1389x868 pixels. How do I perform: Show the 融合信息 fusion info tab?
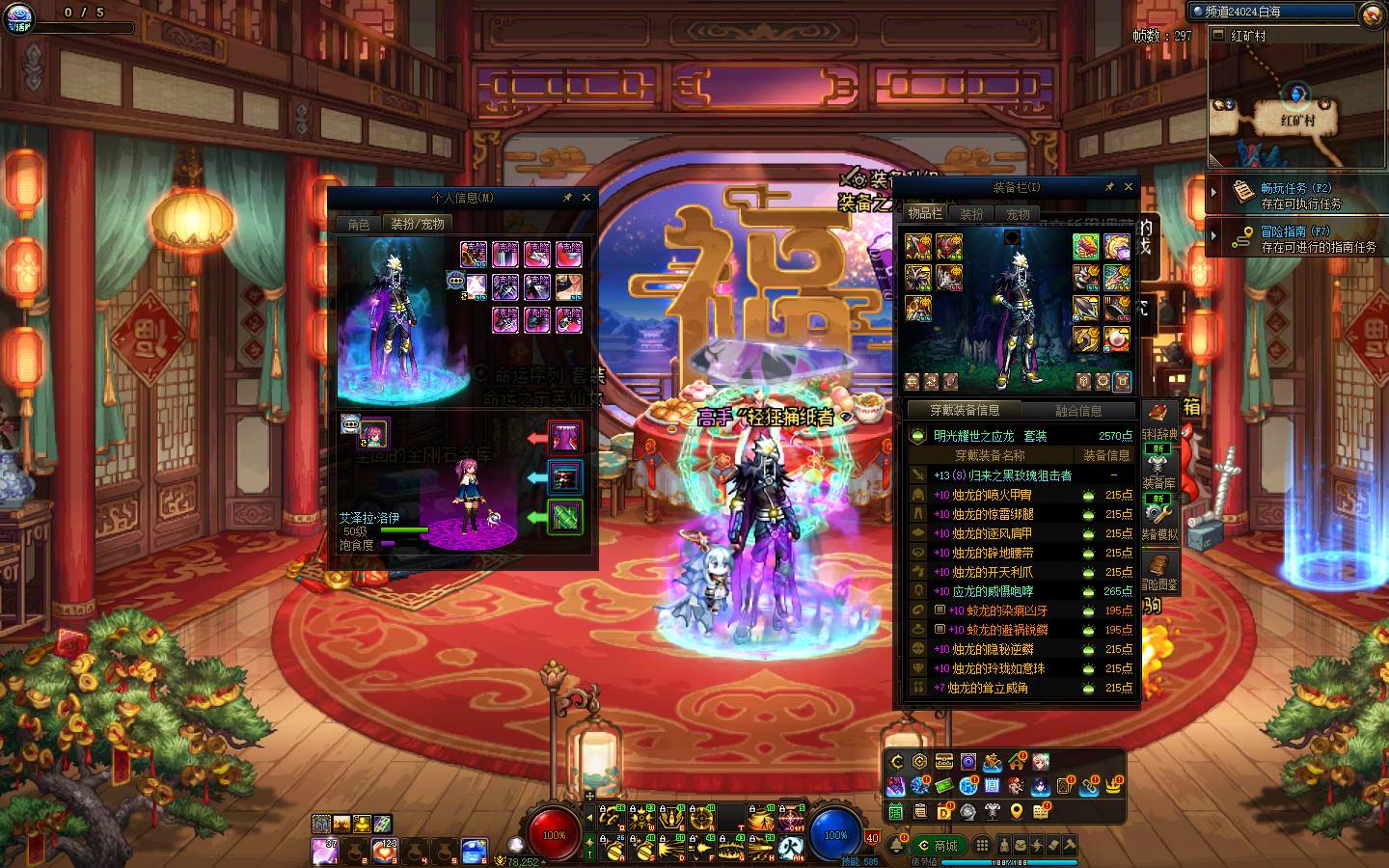coord(1077,410)
